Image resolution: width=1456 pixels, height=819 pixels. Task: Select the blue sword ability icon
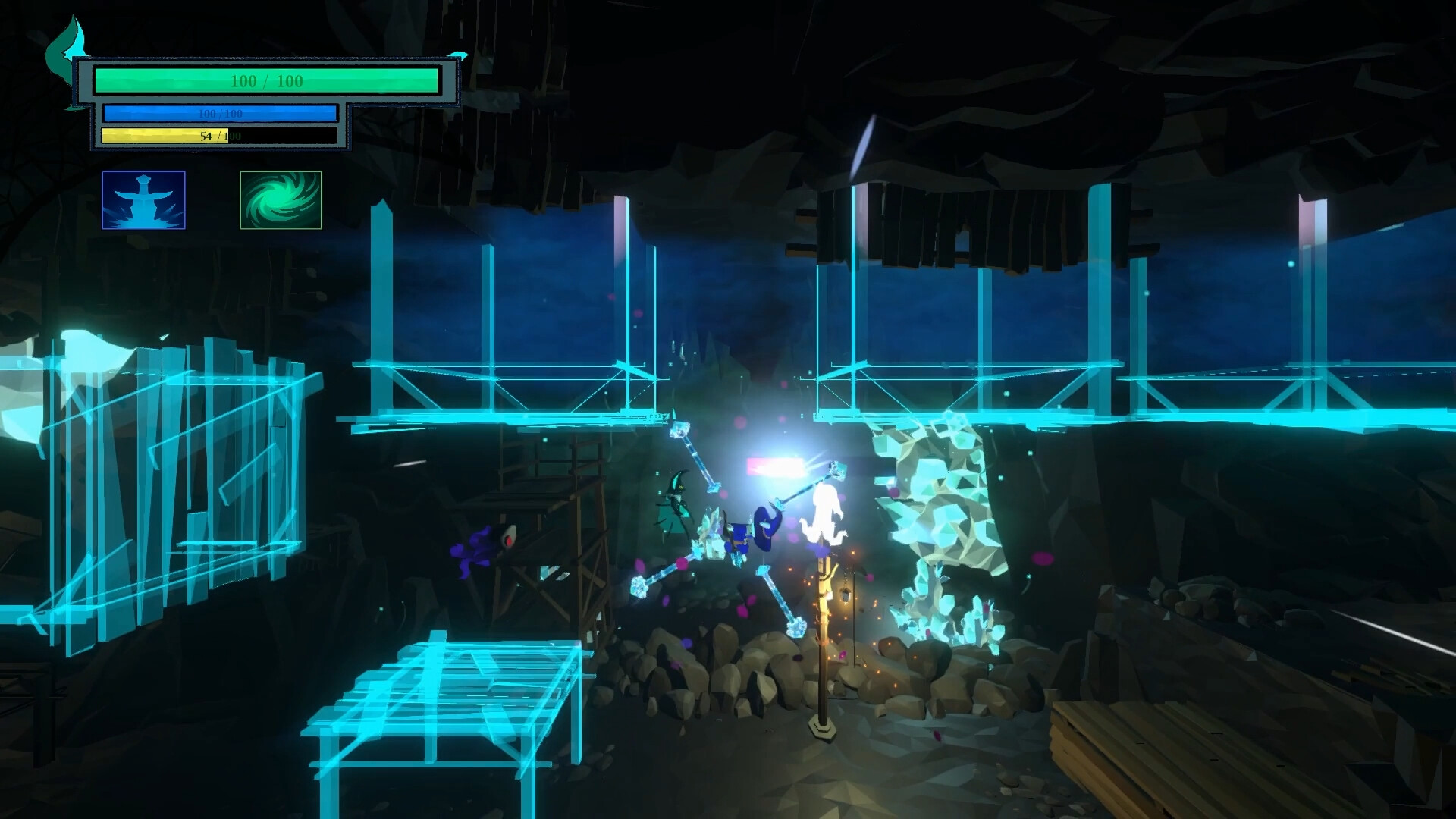click(143, 199)
